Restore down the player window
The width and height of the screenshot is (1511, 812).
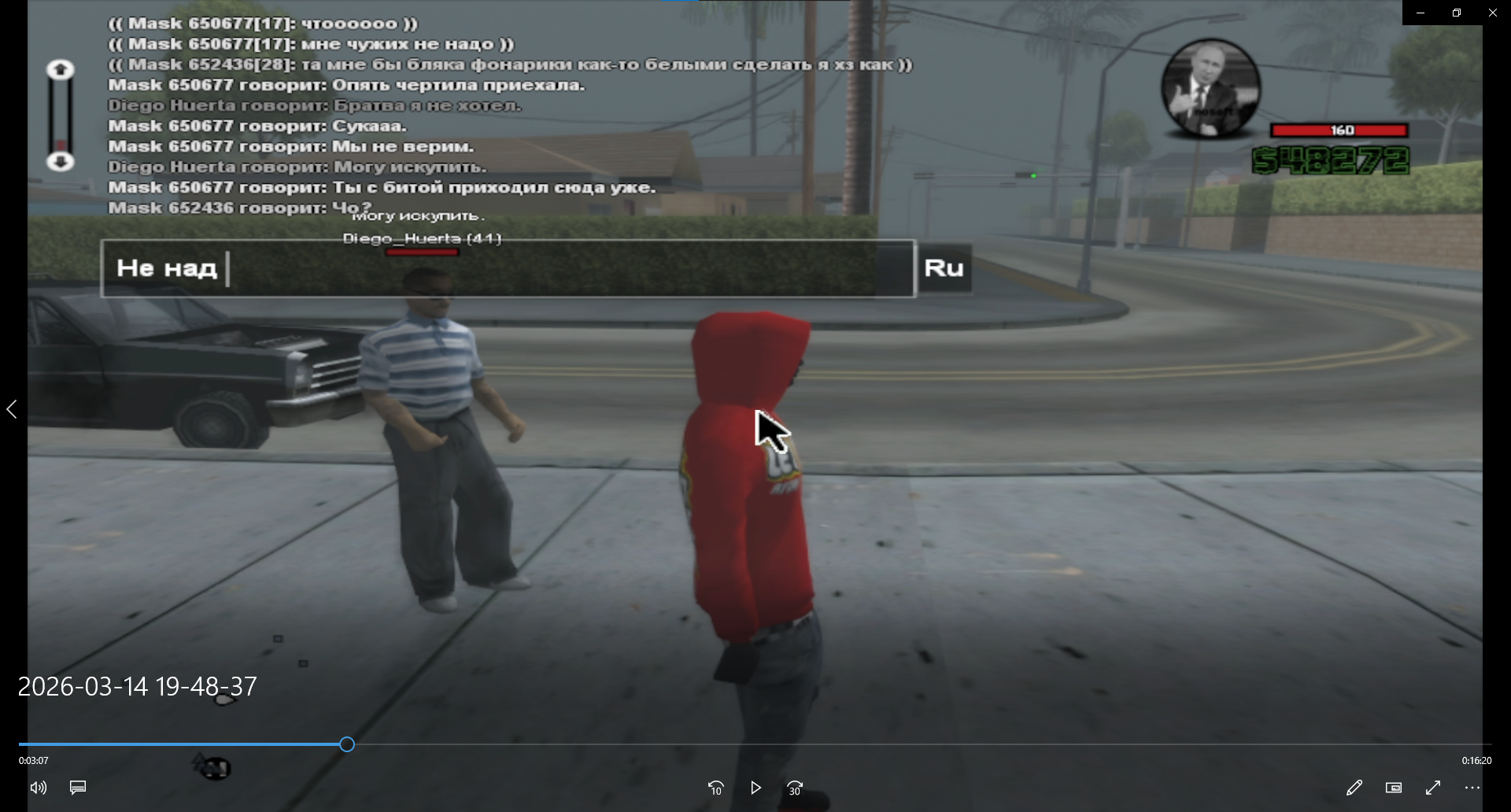[x=1457, y=13]
